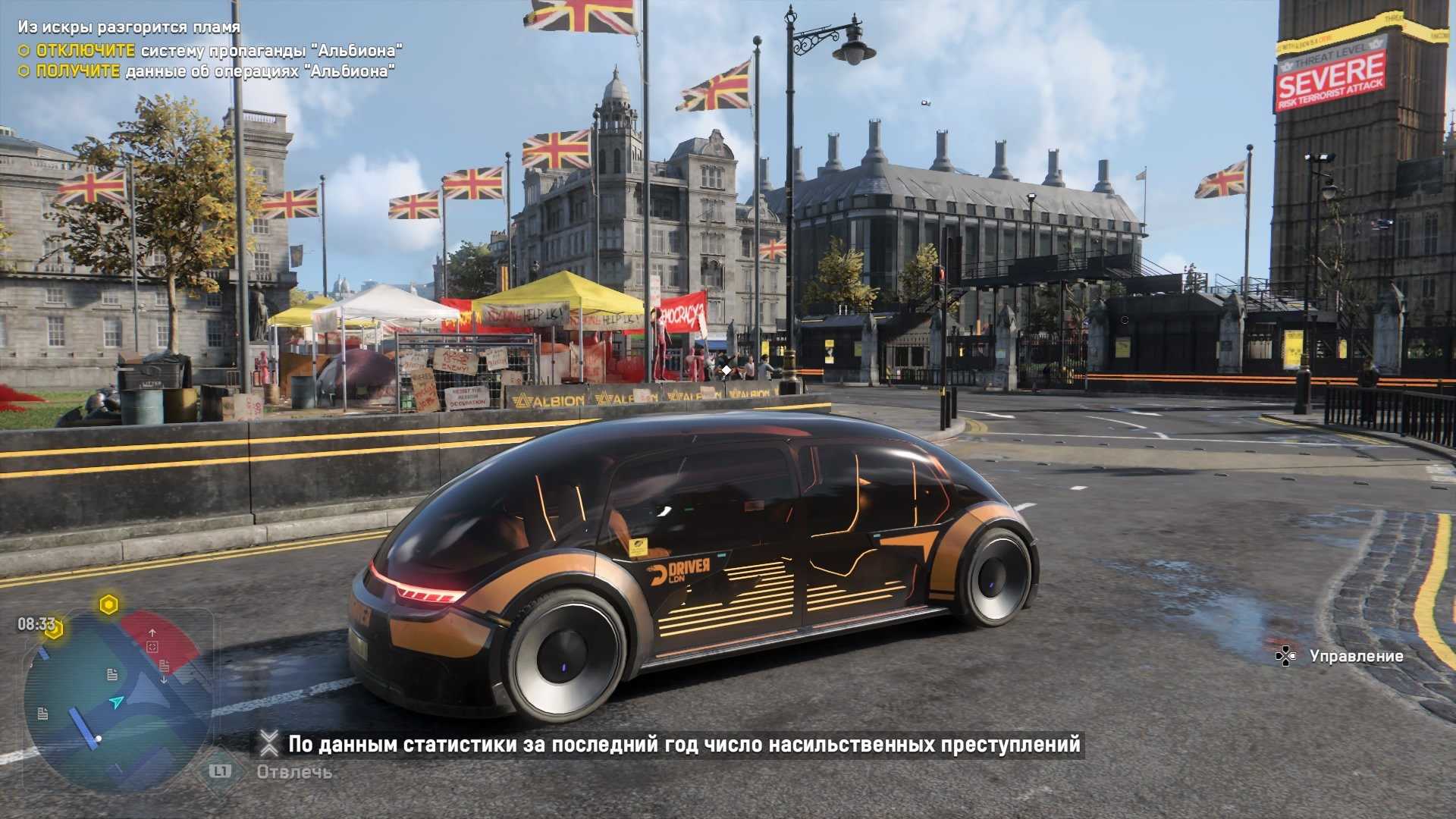Click the cyan player arrow on minimap
The width and height of the screenshot is (1456, 819).
click(x=116, y=702)
